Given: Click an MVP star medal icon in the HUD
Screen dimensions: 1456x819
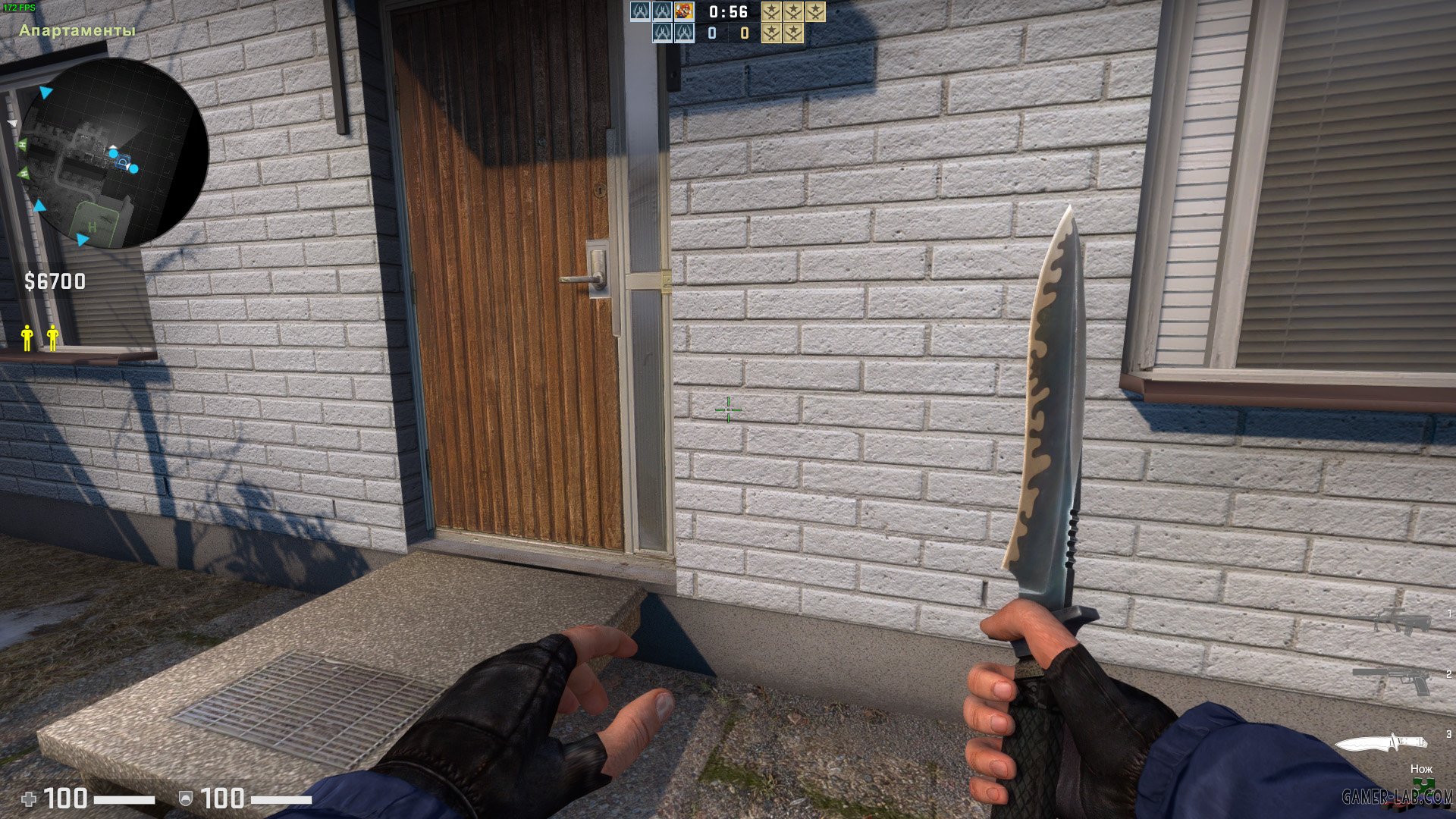Looking at the screenshot, I should pyautogui.click(x=772, y=13).
